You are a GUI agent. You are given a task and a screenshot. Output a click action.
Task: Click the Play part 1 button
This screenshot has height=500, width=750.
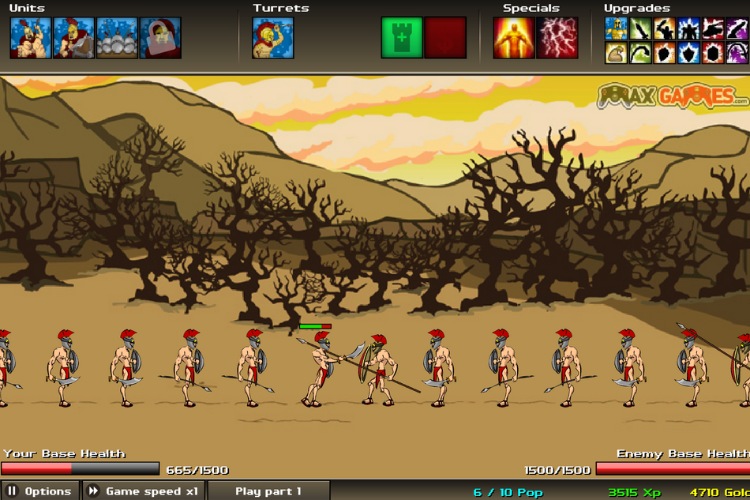click(268, 491)
